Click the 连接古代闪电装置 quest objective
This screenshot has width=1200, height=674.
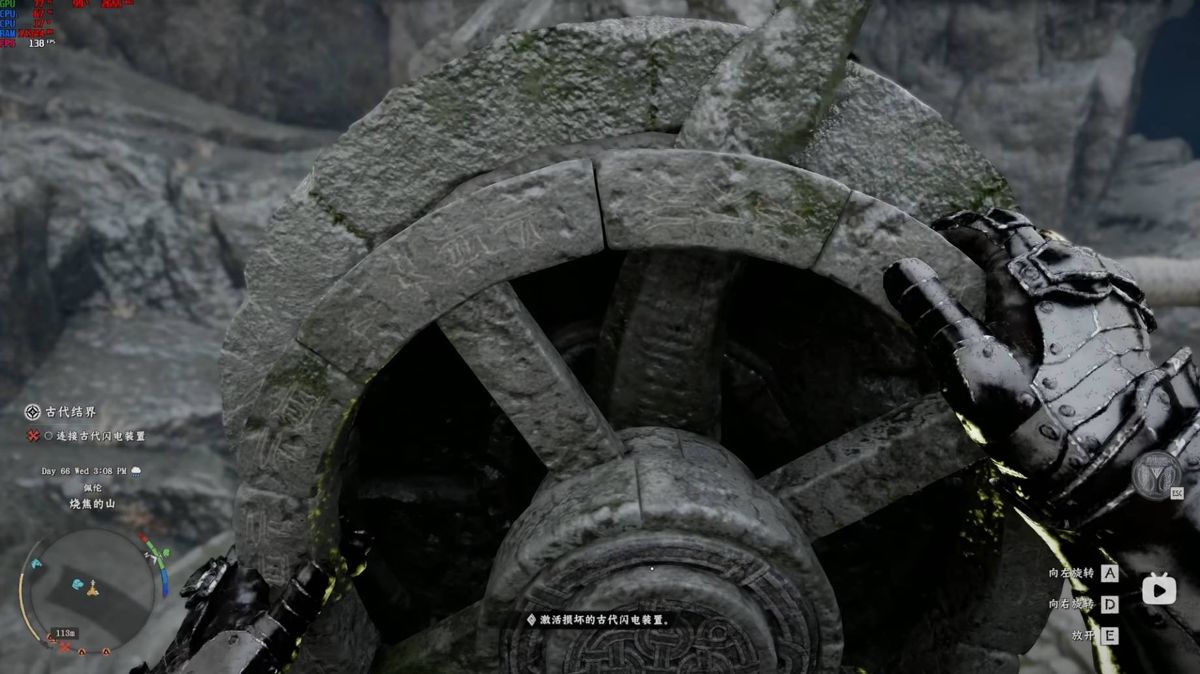tap(100, 436)
